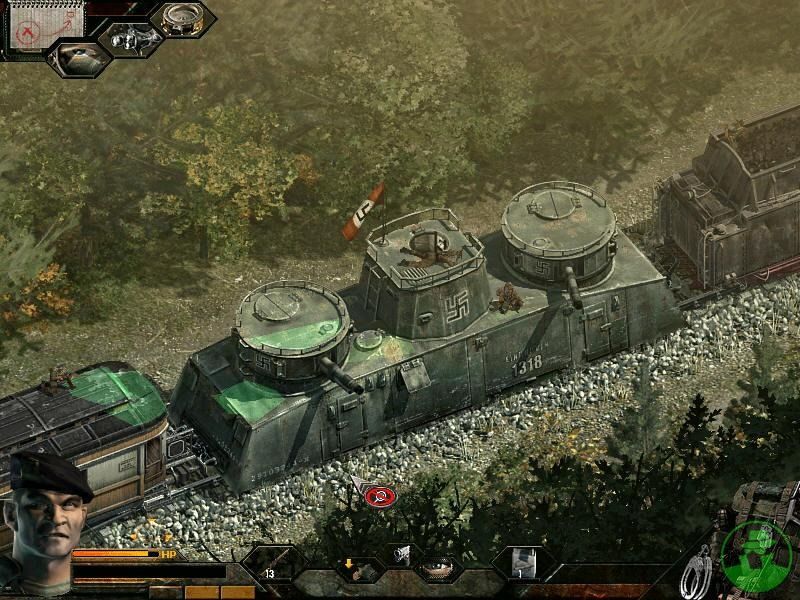The image size is (800, 600).
Task: Select the camera hexagon icon
Action: pyautogui.click(x=130, y=39)
